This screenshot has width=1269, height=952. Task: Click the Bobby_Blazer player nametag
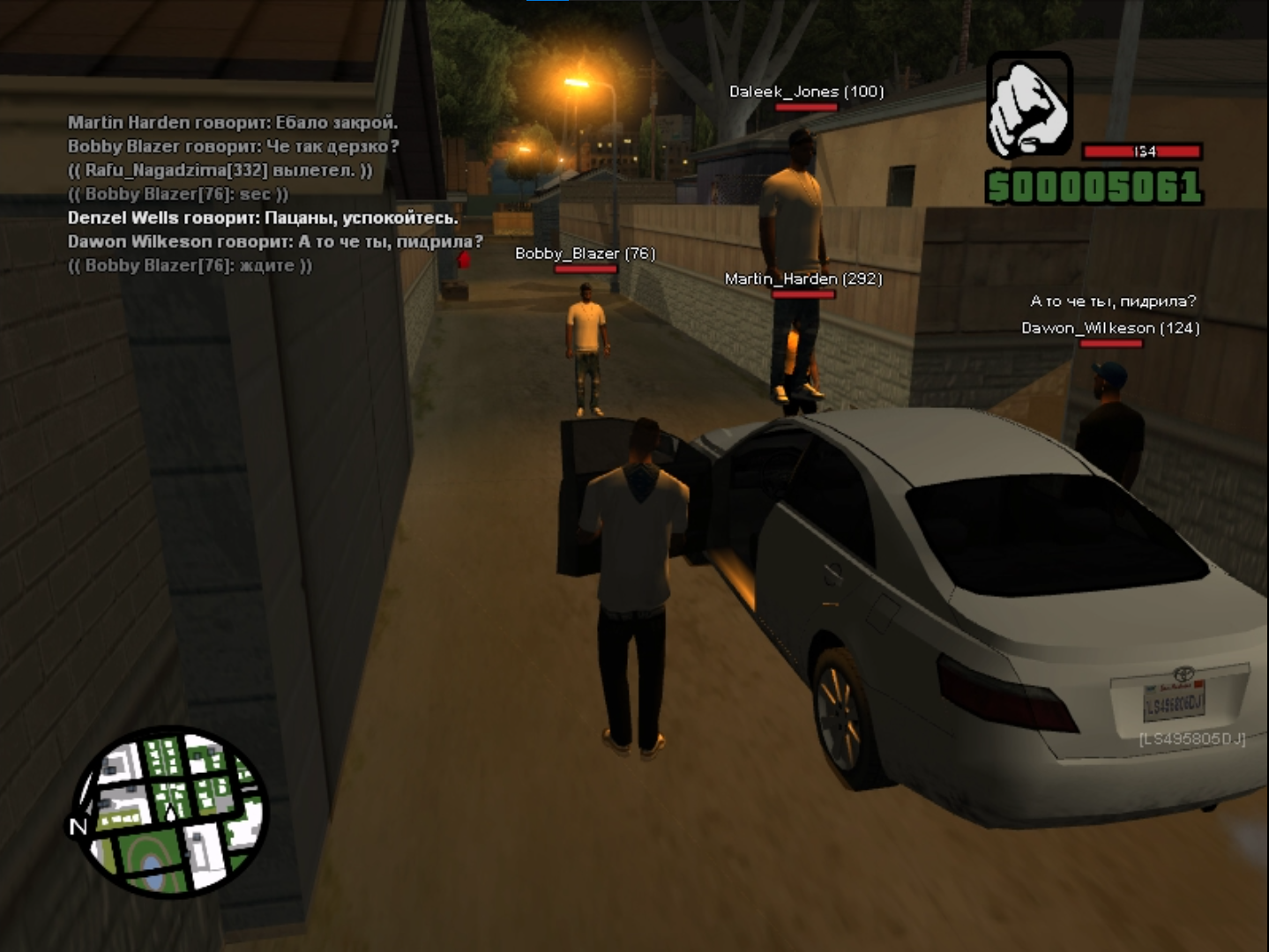click(x=585, y=254)
